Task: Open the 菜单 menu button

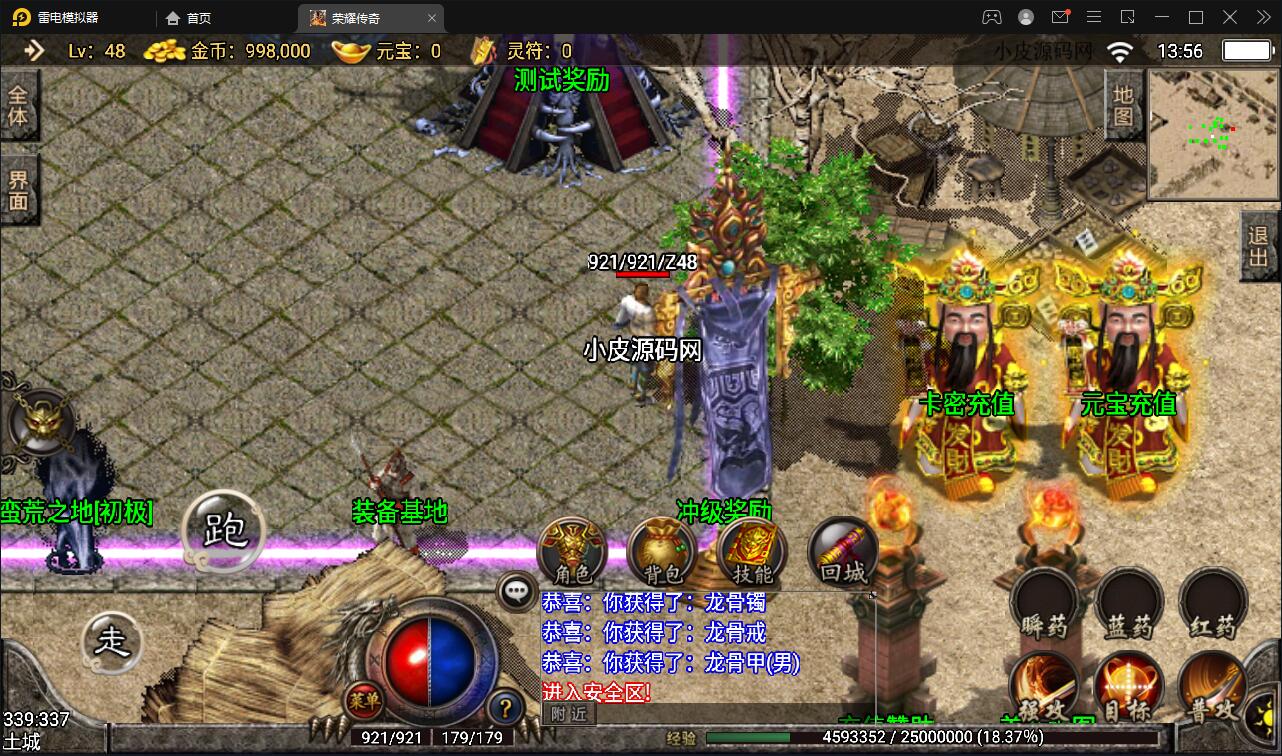Action: coord(363,700)
